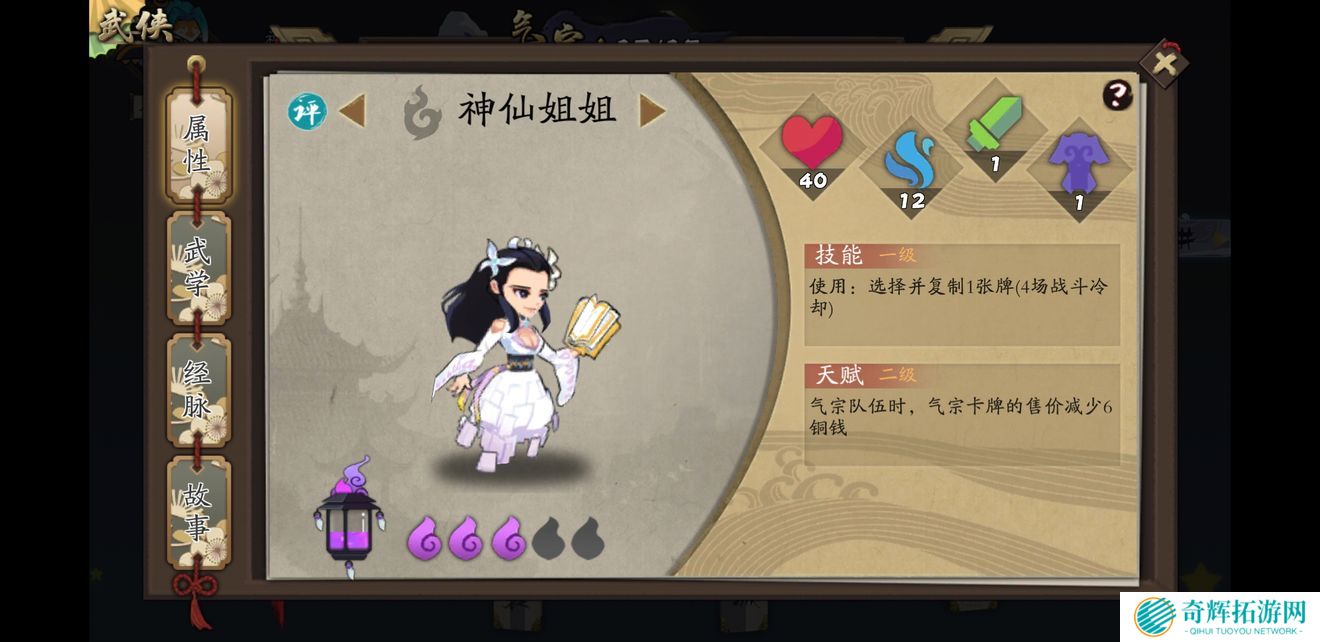
Task: Go to the next character arrow
Action: pyautogui.click(x=652, y=111)
